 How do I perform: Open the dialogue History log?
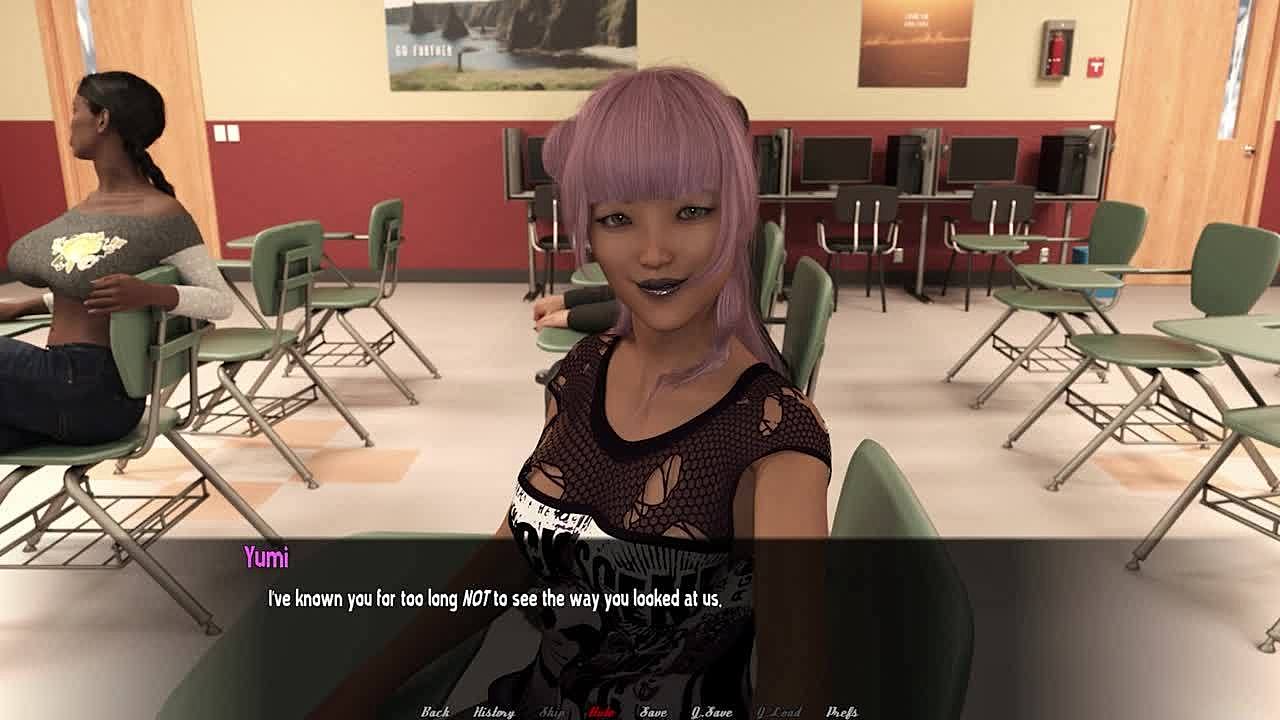(494, 712)
